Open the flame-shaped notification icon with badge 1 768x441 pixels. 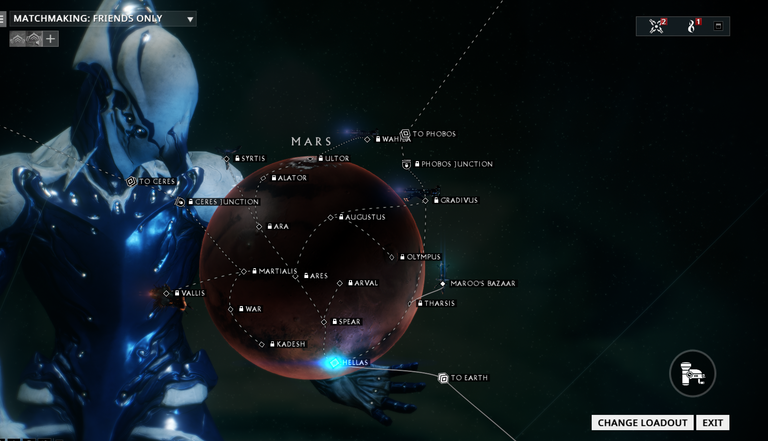692,26
